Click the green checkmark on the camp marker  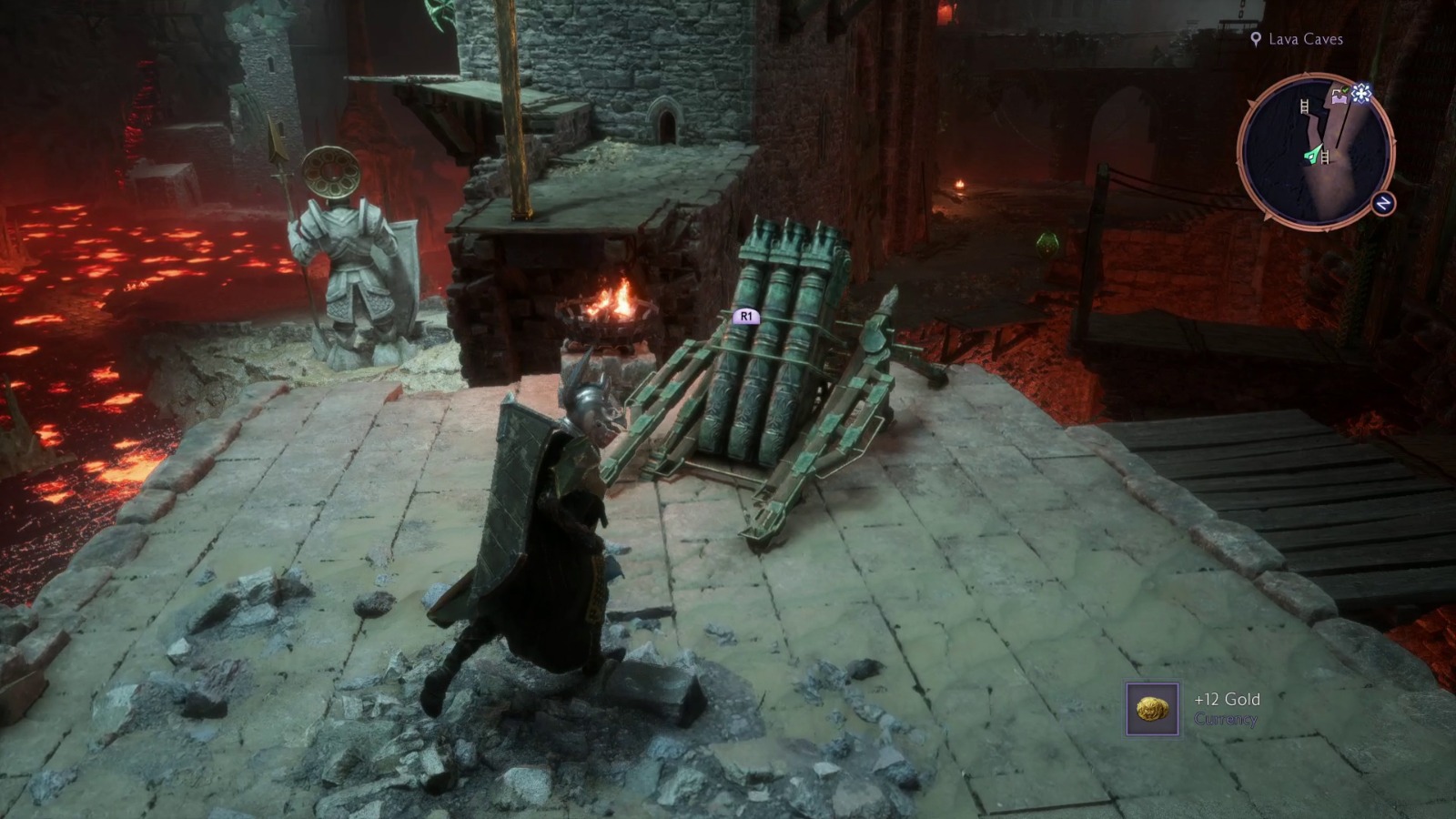1345,90
